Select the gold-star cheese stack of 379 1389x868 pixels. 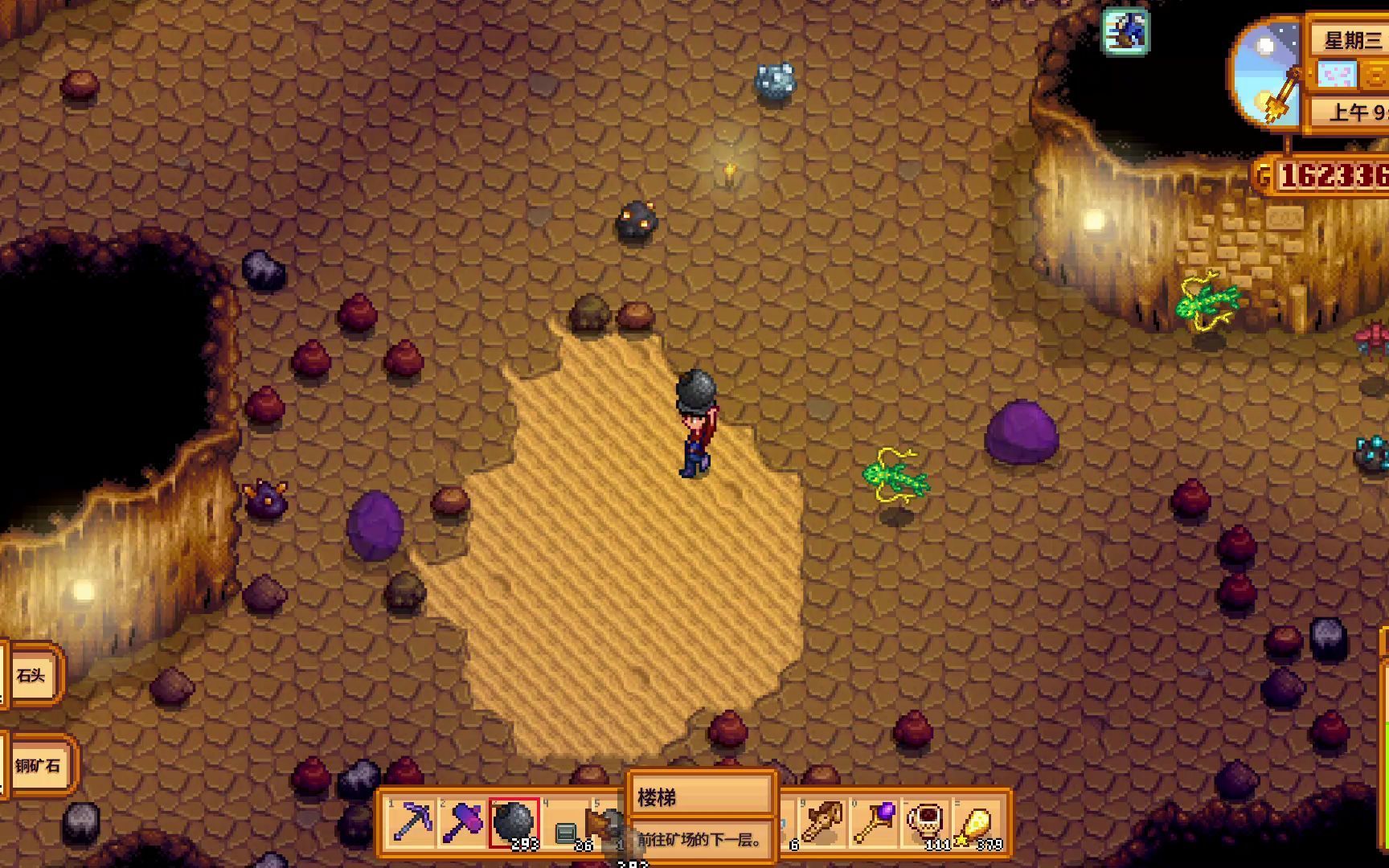click(x=977, y=823)
